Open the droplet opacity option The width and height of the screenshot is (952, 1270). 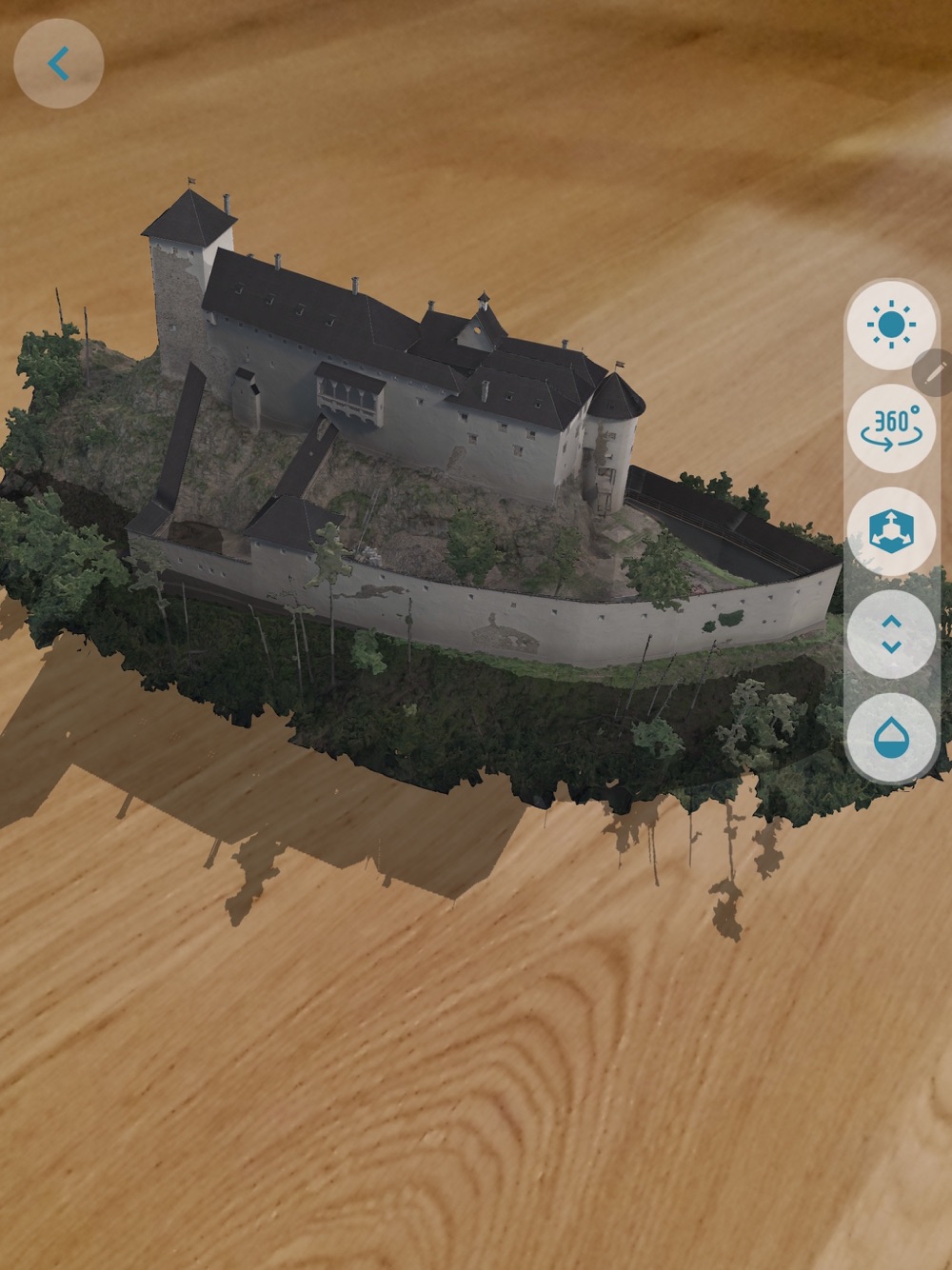tap(891, 738)
